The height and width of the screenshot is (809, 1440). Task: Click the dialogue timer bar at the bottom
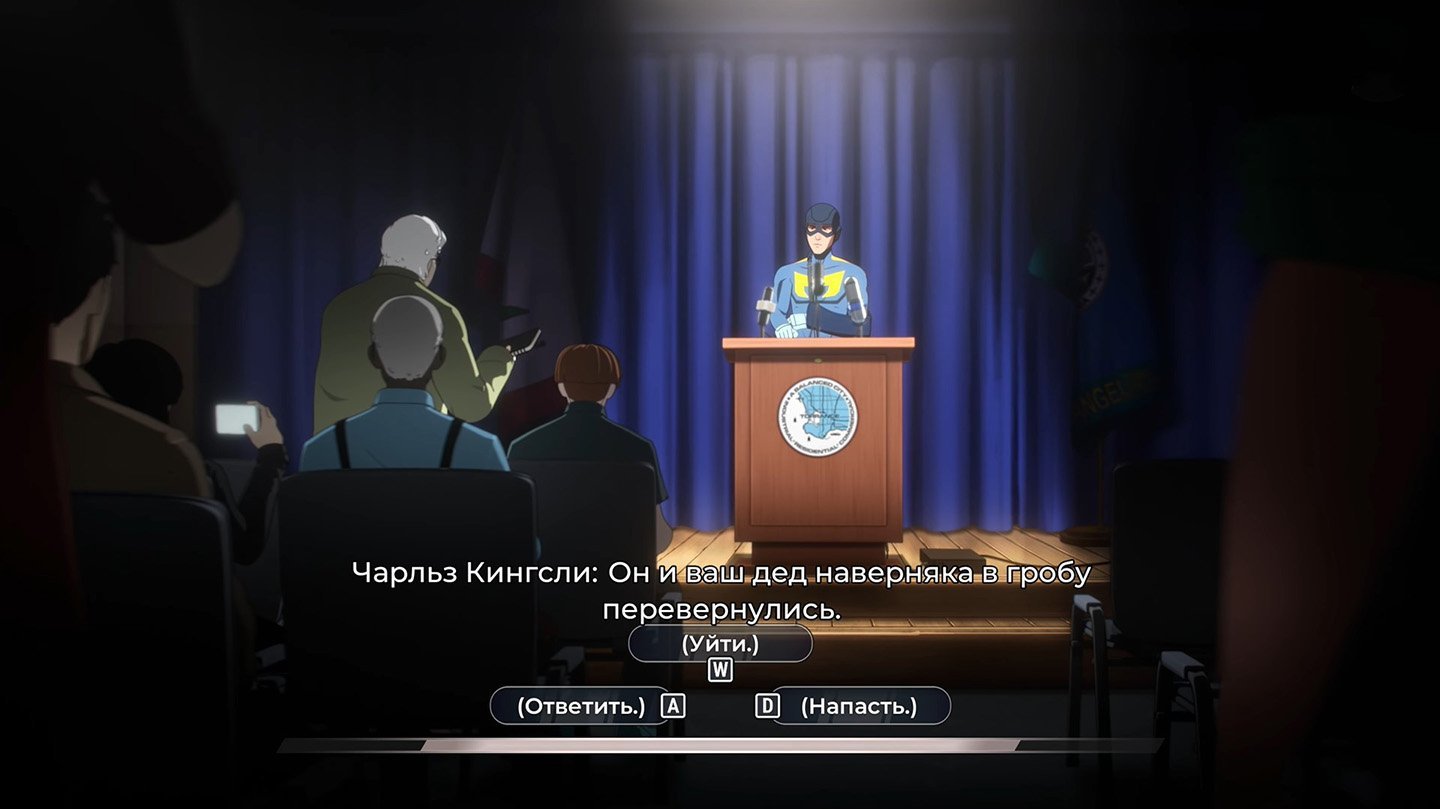720,745
